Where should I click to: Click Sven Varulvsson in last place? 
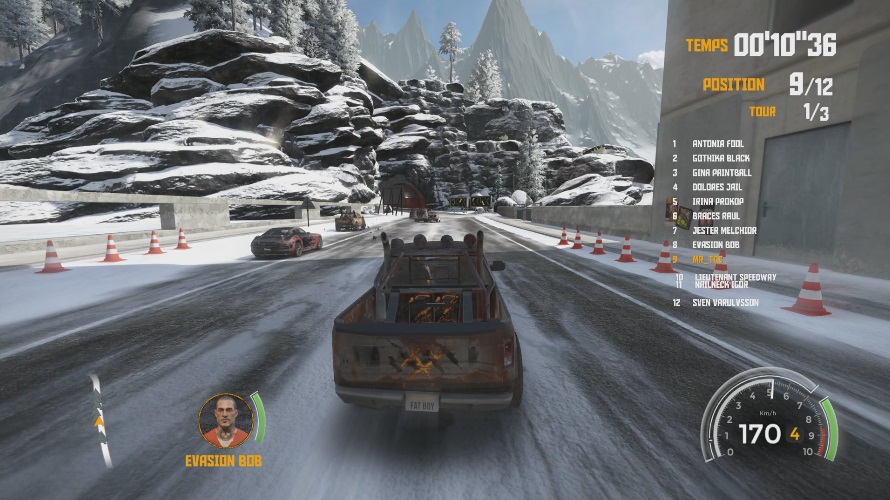(x=725, y=302)
